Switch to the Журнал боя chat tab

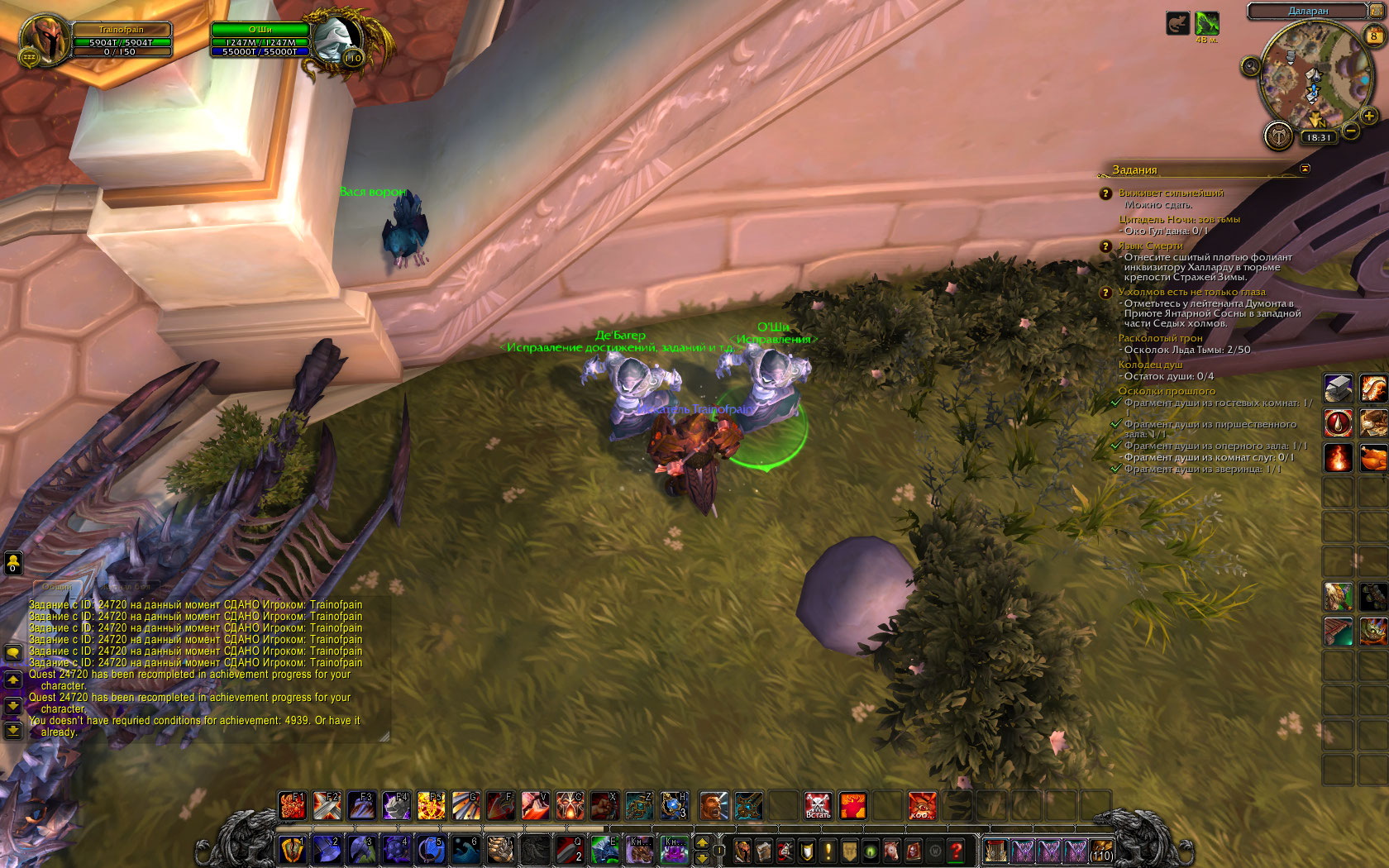(128, 586)
